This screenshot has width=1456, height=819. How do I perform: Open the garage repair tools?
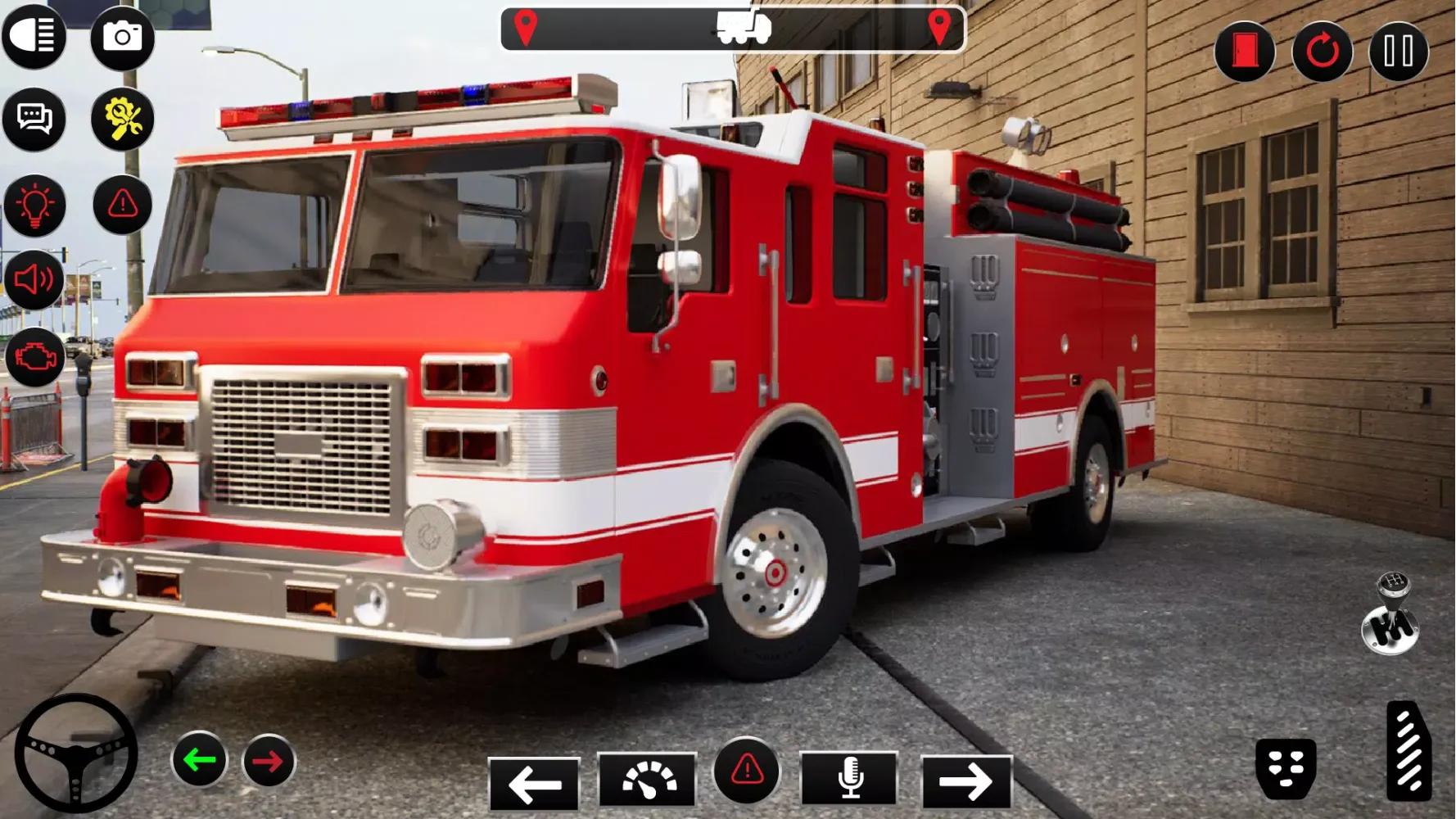click(x=123, y=119)
